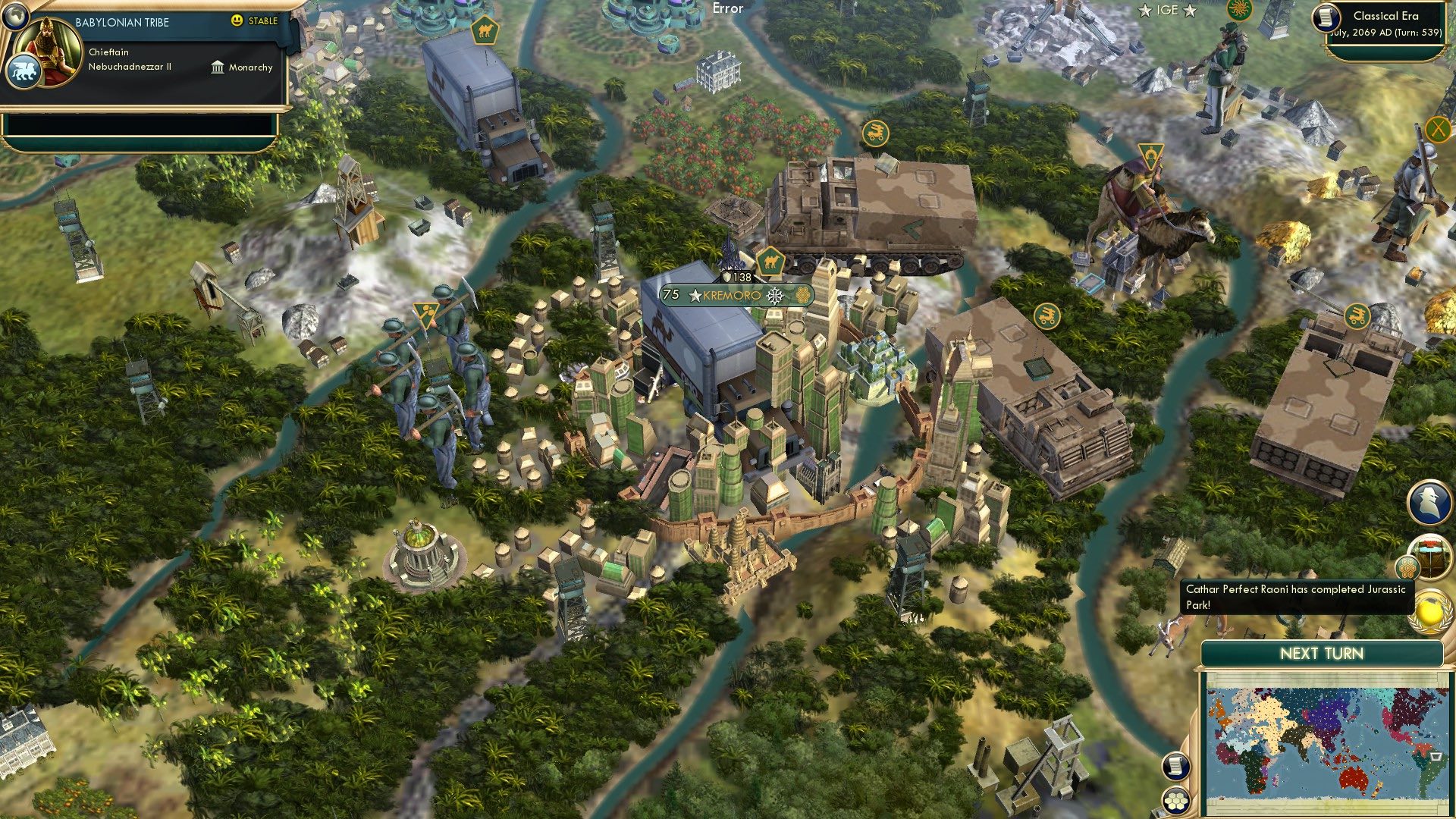Dismiss the yellow X notification button

1438,129
